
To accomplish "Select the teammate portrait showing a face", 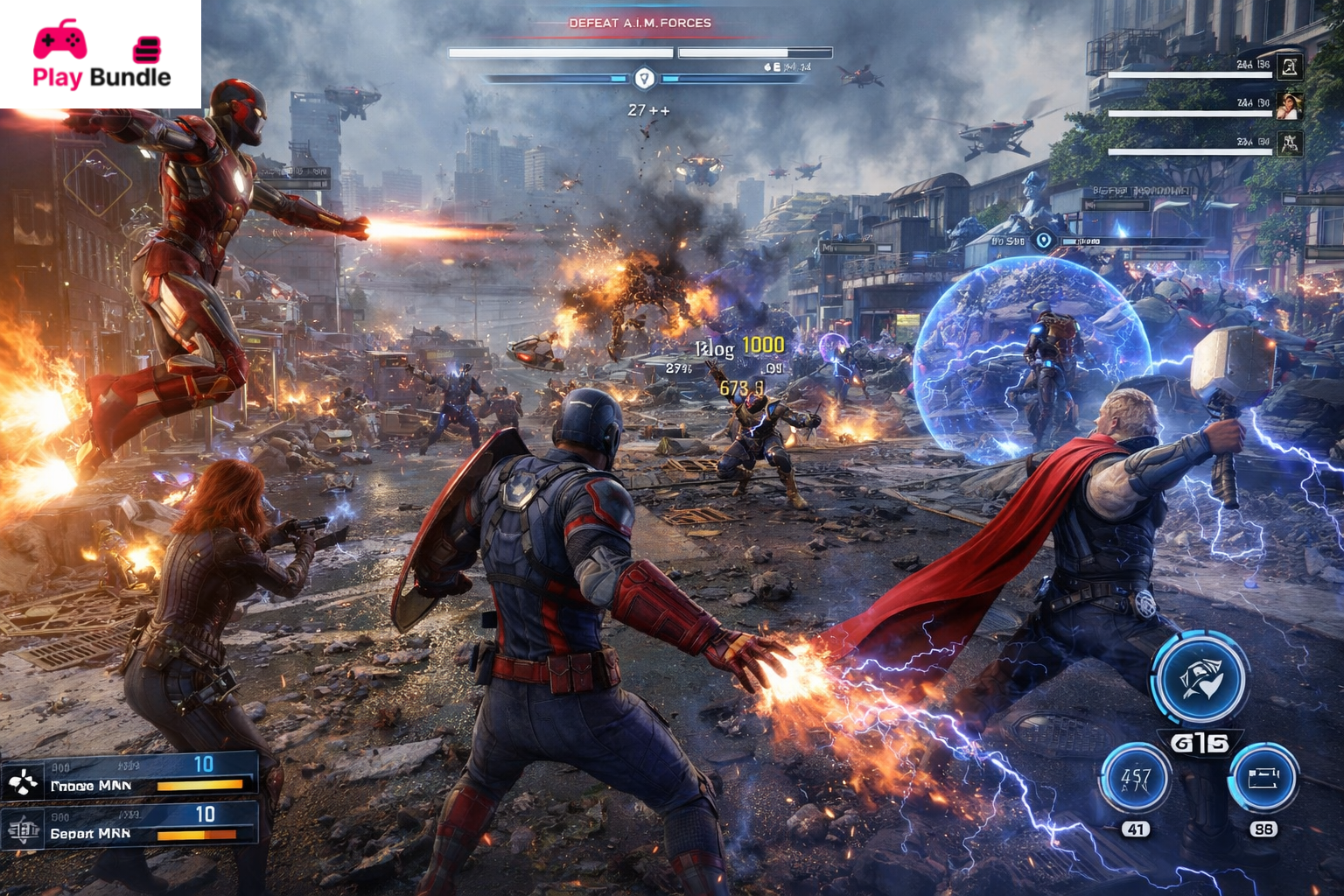I will coord(1288,105).
